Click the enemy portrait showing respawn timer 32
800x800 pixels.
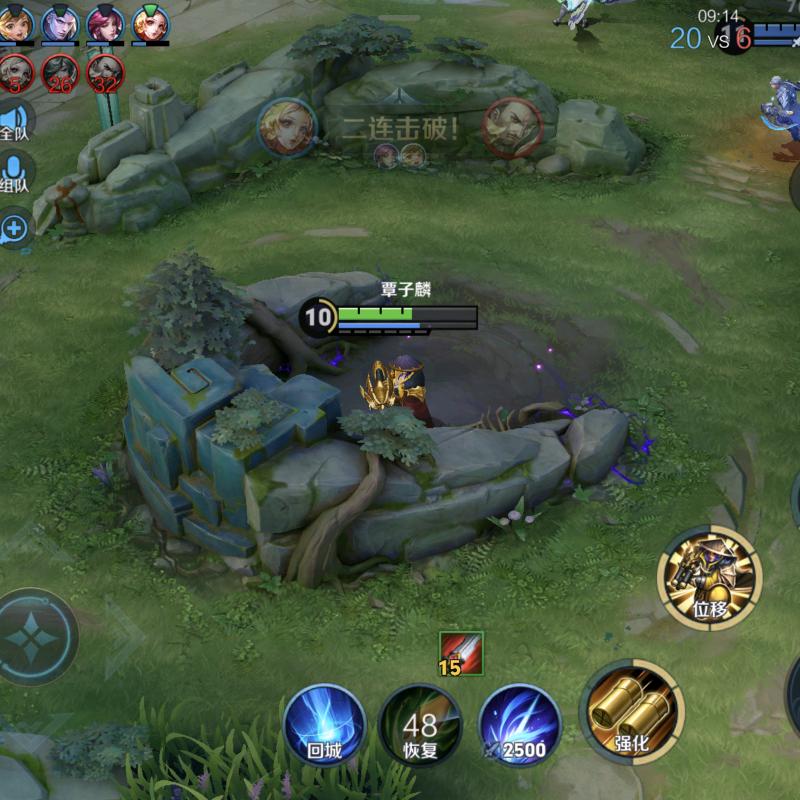pos(104,73)
